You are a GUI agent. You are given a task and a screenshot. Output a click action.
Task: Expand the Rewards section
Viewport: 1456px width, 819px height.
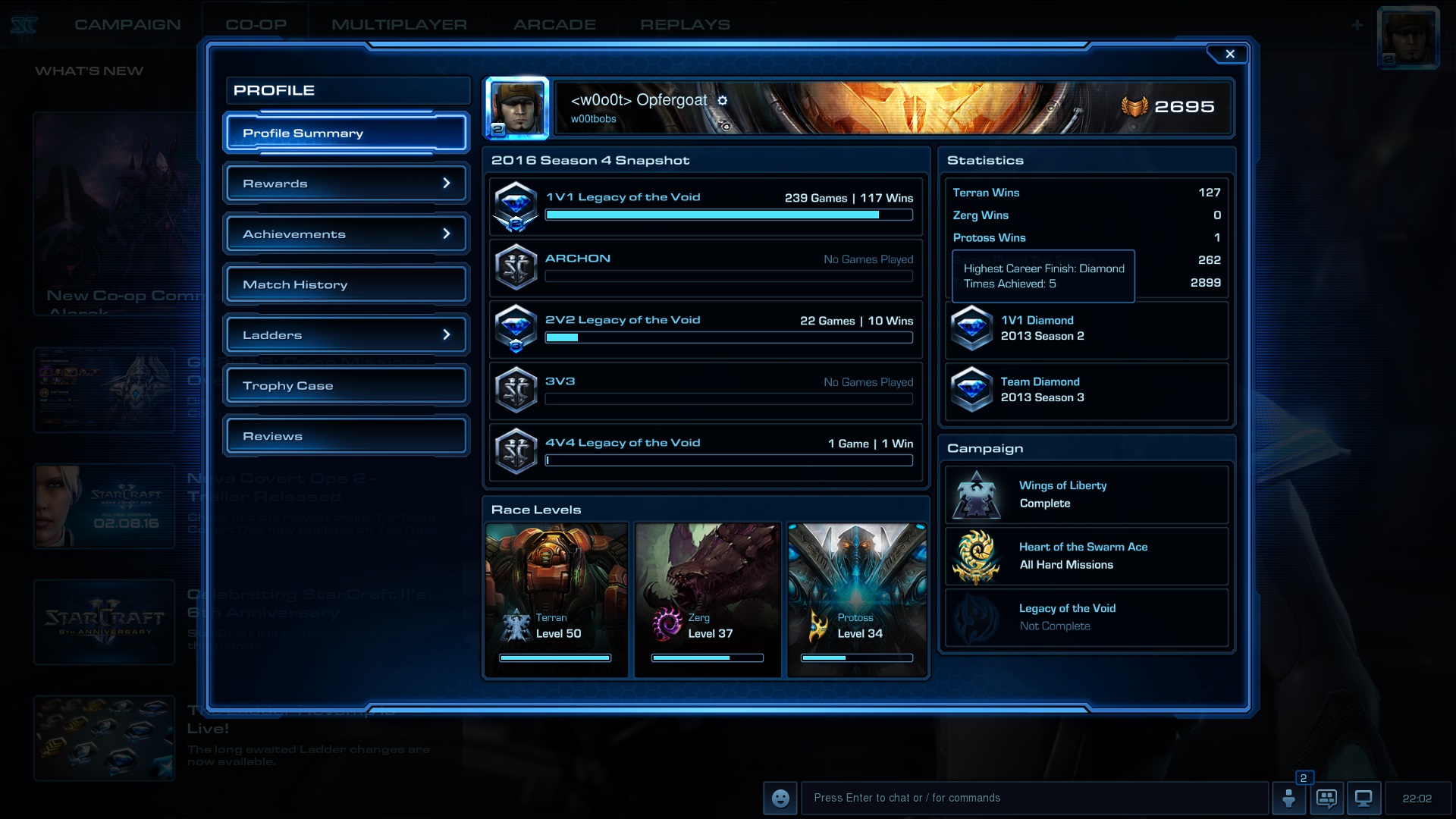tap(345, 183)
